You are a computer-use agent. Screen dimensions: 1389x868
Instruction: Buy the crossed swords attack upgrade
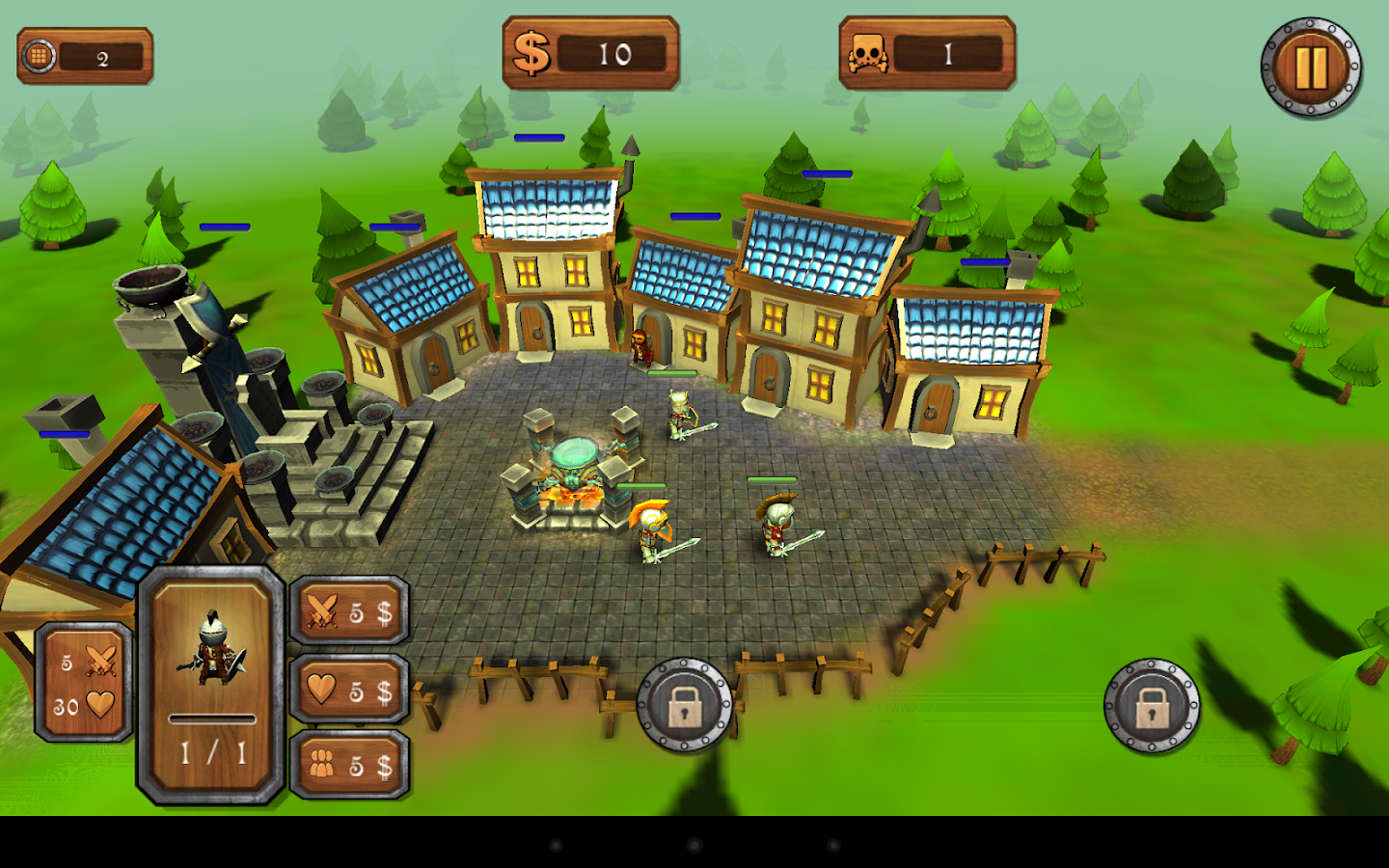pos(349,611)
